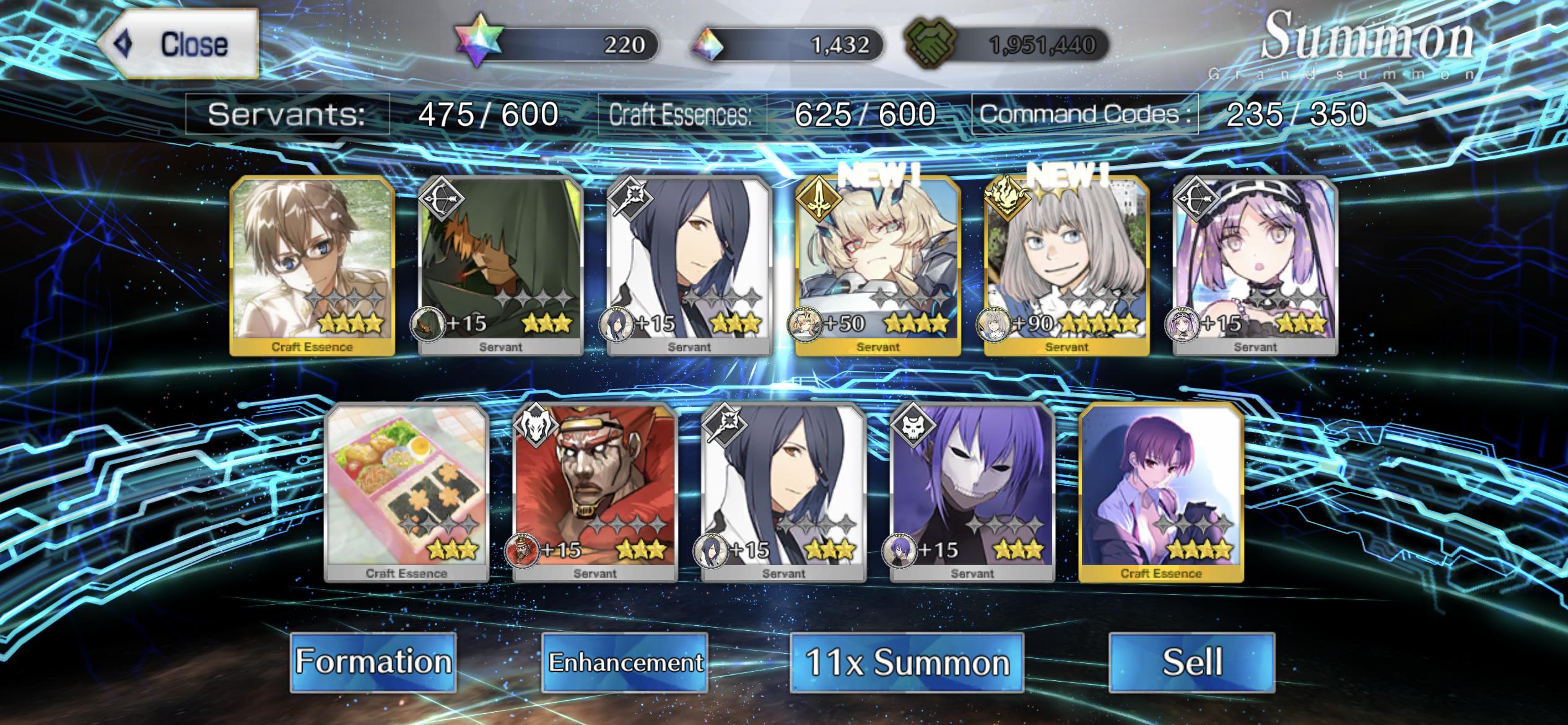Open the new five-star gray-haired servant card
This screenshot has width=1568, height=725.
tap(1066, 266)
